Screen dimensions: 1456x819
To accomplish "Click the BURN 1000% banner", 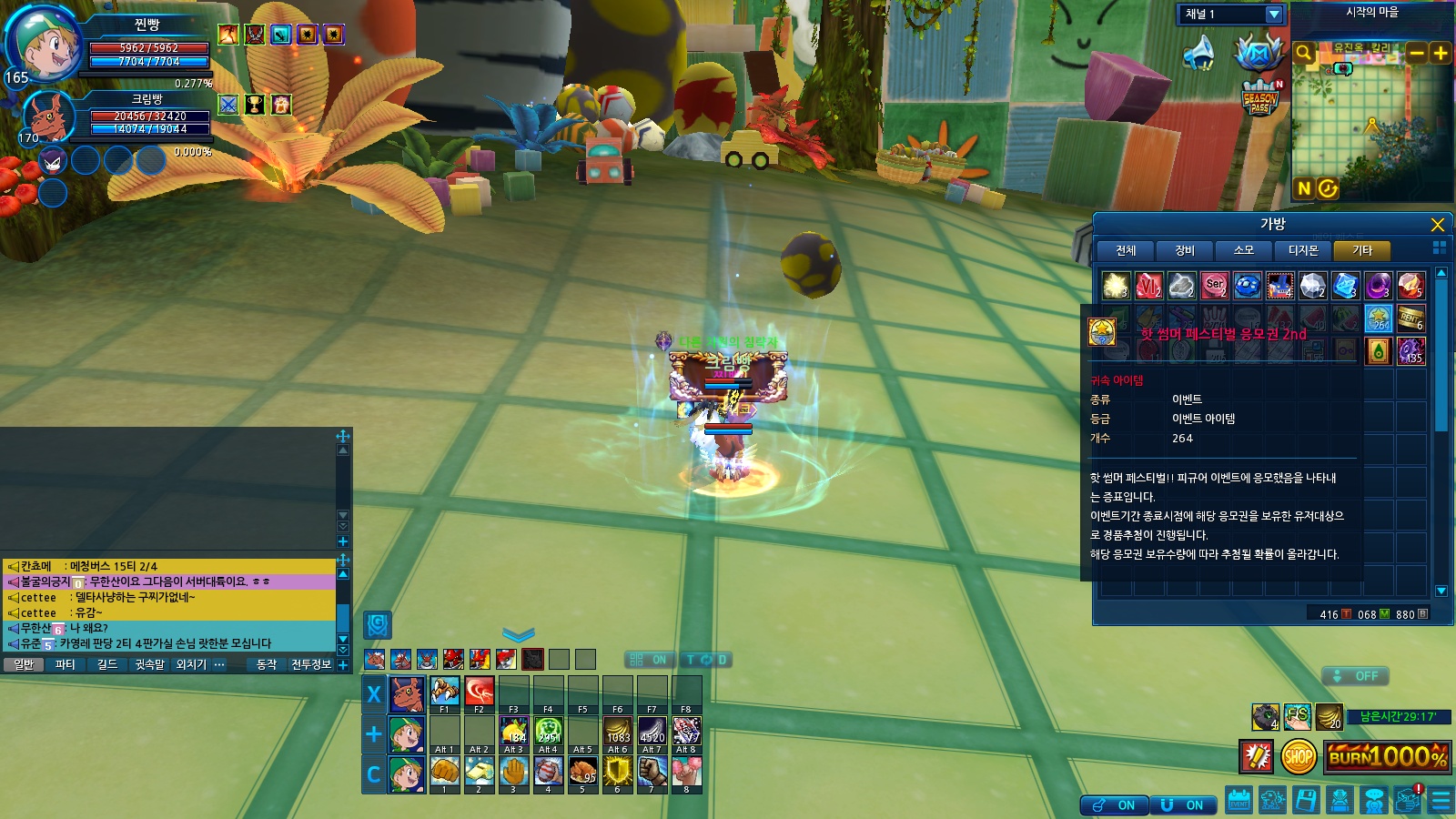I will [1387, 756].
